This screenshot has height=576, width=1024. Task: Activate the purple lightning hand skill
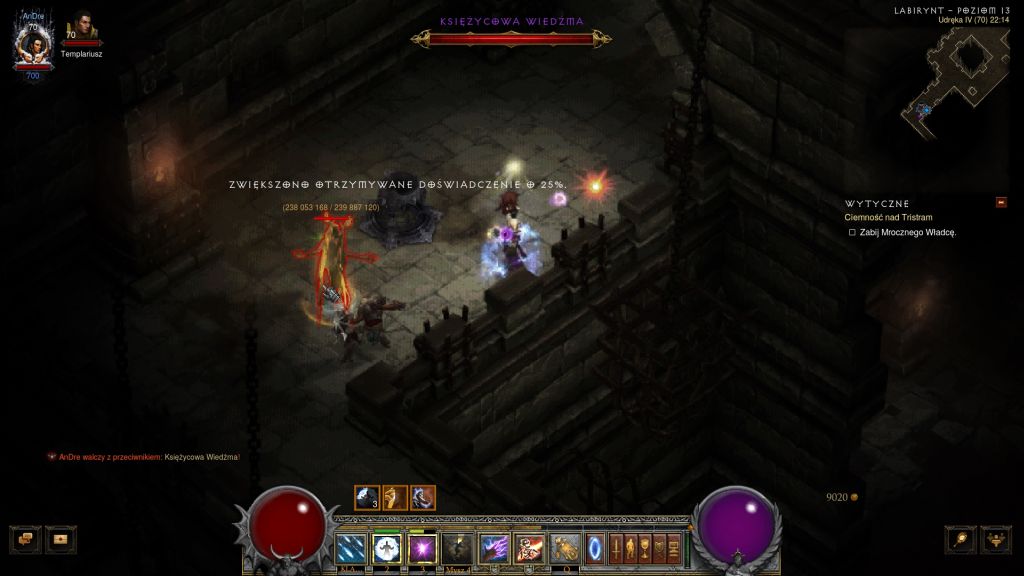pos(494,548)
